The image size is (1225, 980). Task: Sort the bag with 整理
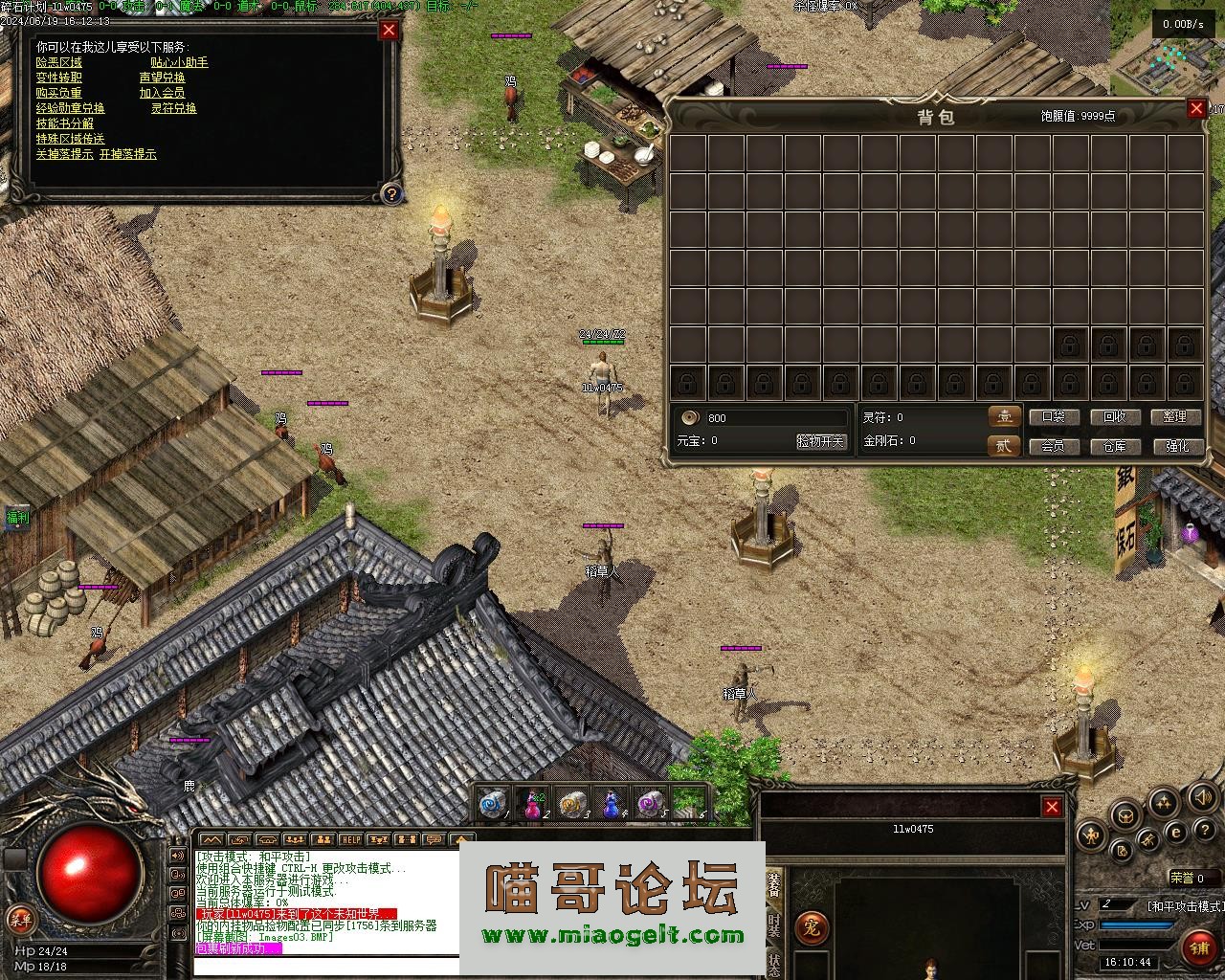click(x=1175, y=417)
